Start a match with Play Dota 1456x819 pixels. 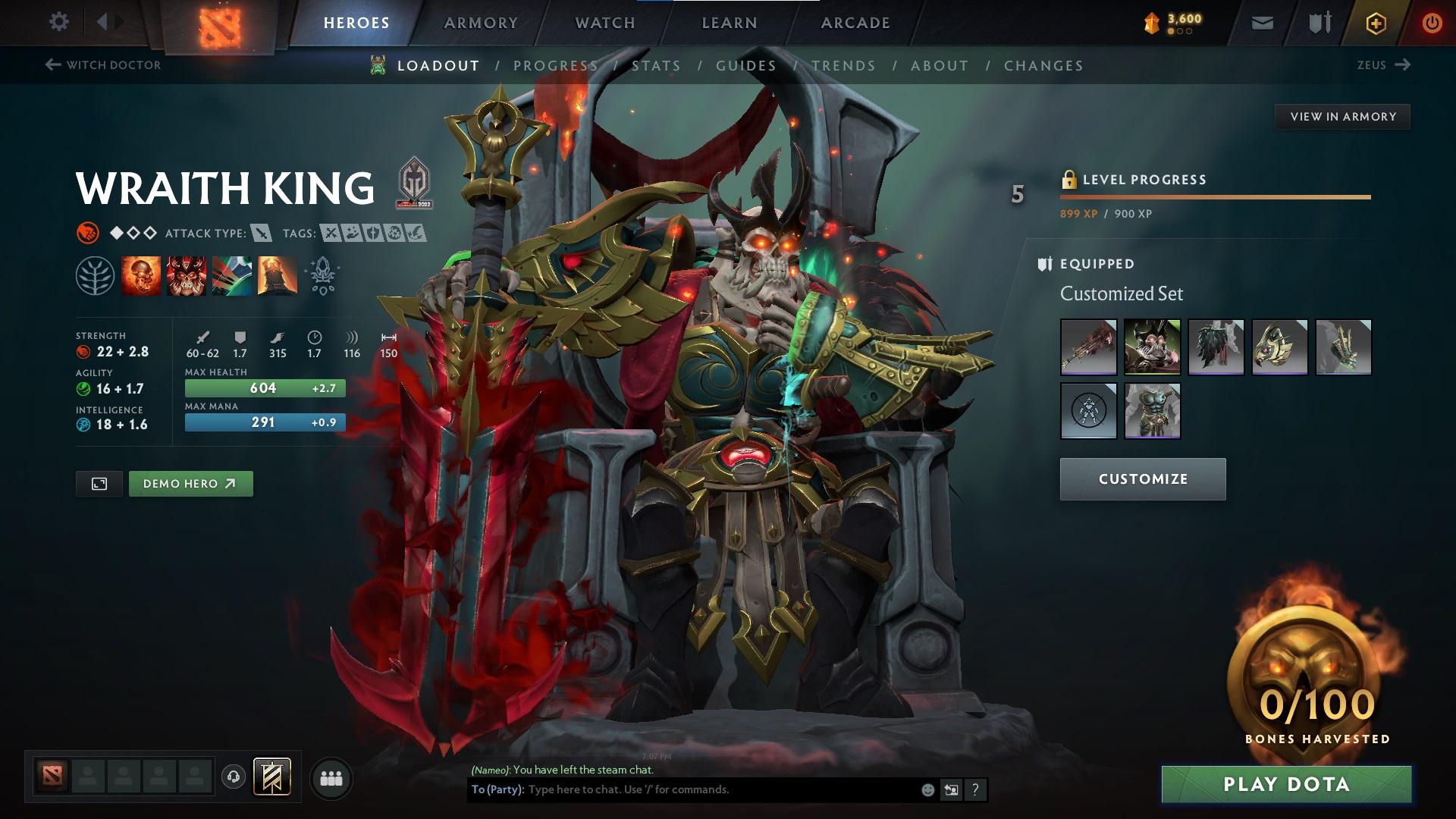click(1286, 784)
